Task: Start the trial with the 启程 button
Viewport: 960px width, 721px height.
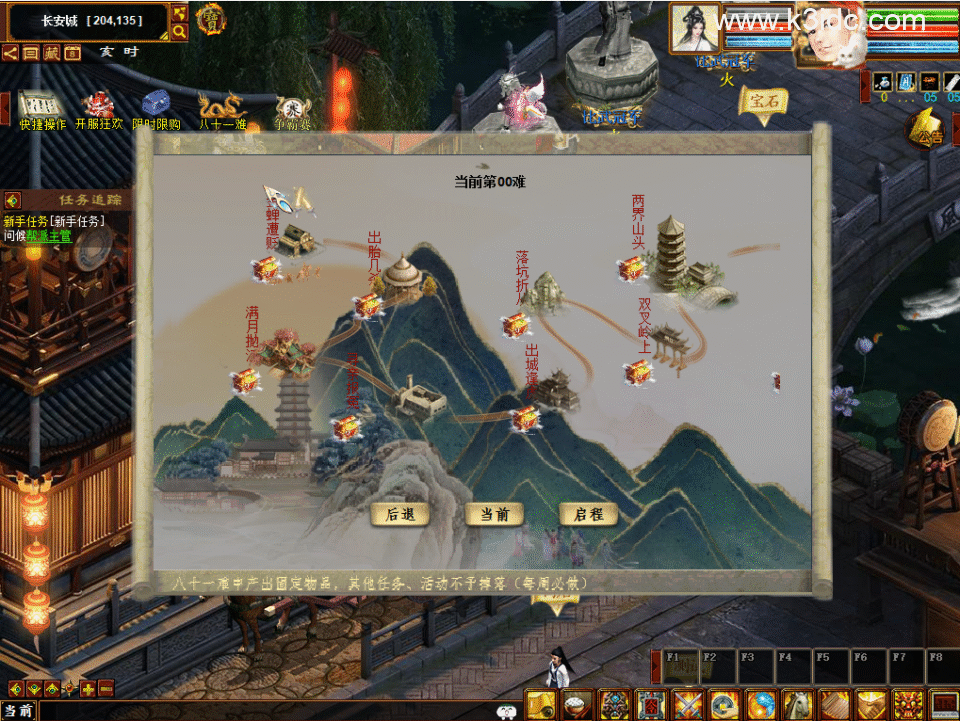Action: coord(588,514)
